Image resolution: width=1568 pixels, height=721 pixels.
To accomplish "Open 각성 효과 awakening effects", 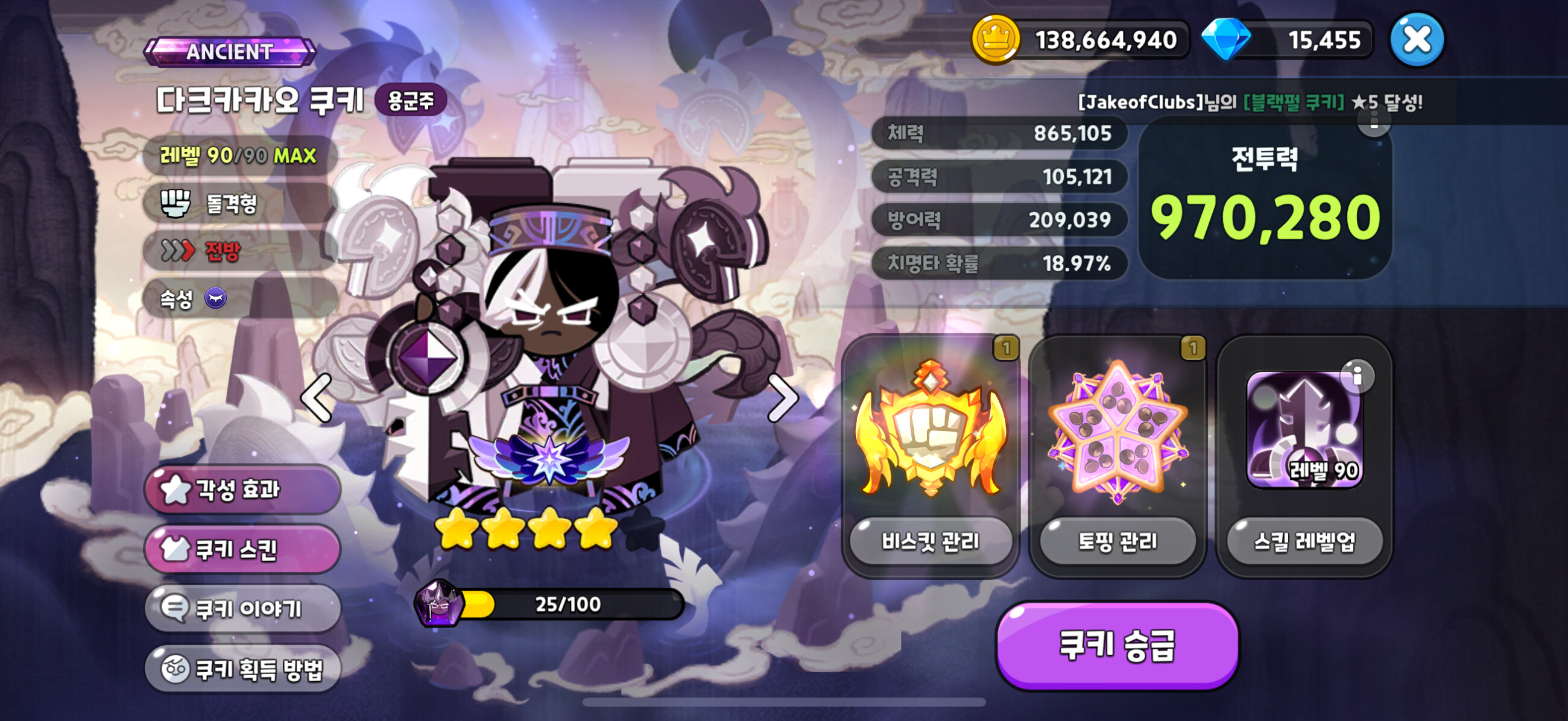I will coord(242,489).
